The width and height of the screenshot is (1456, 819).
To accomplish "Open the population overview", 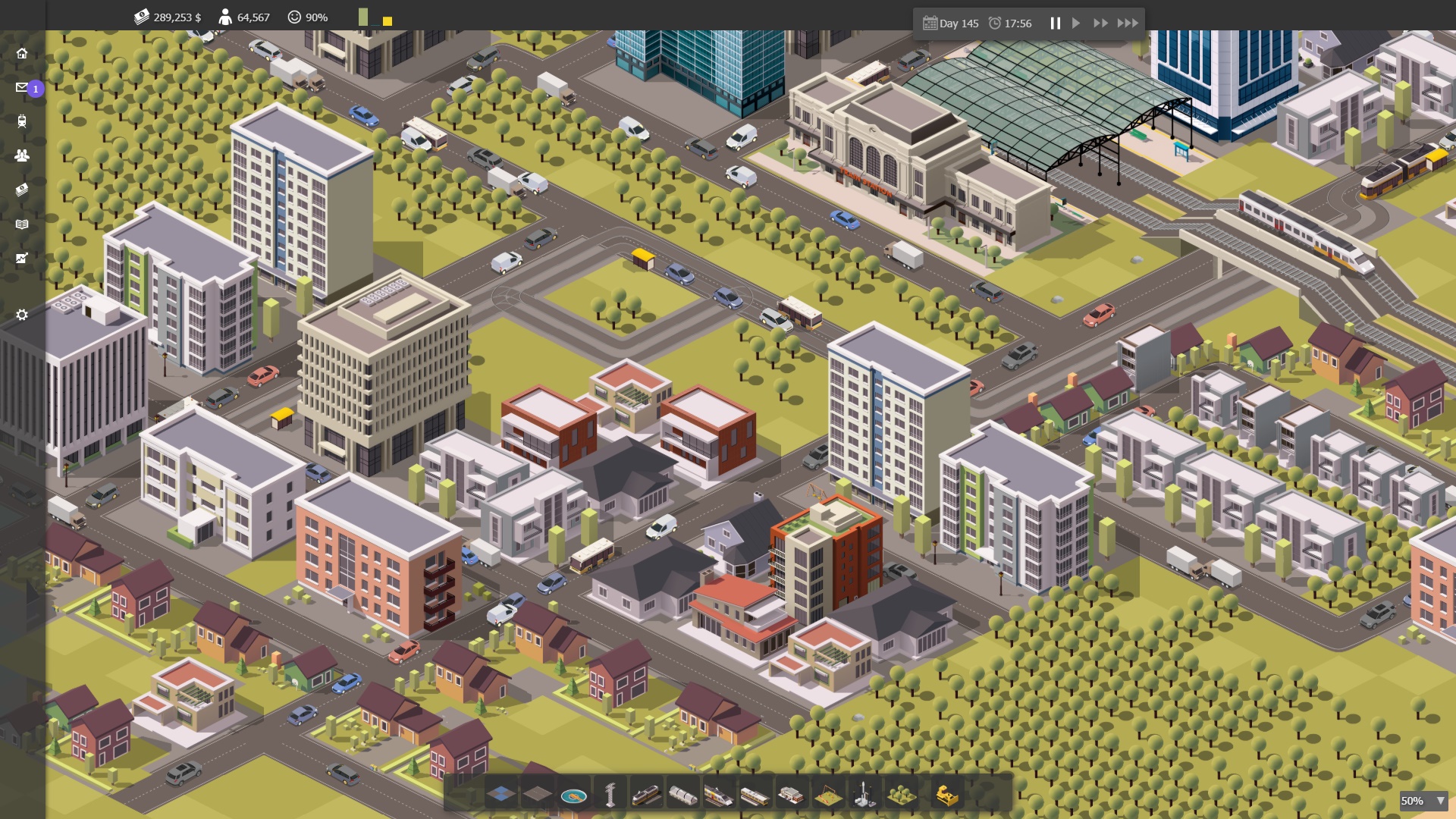I will click(x=22, y=155).
